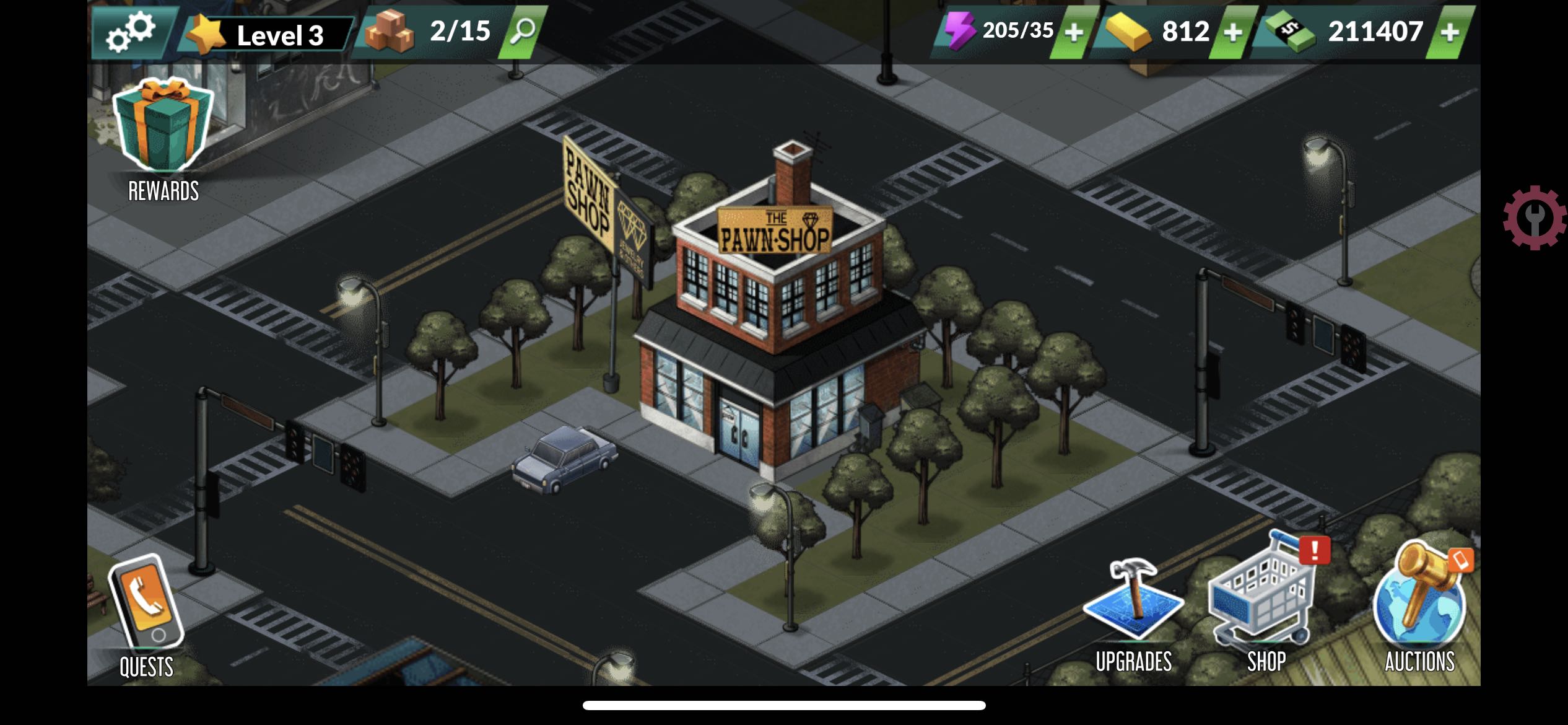The height and width of the screenshot is (725, 1568).
Task: Click the red wrench gear icon
Action: pos(1534,218)
